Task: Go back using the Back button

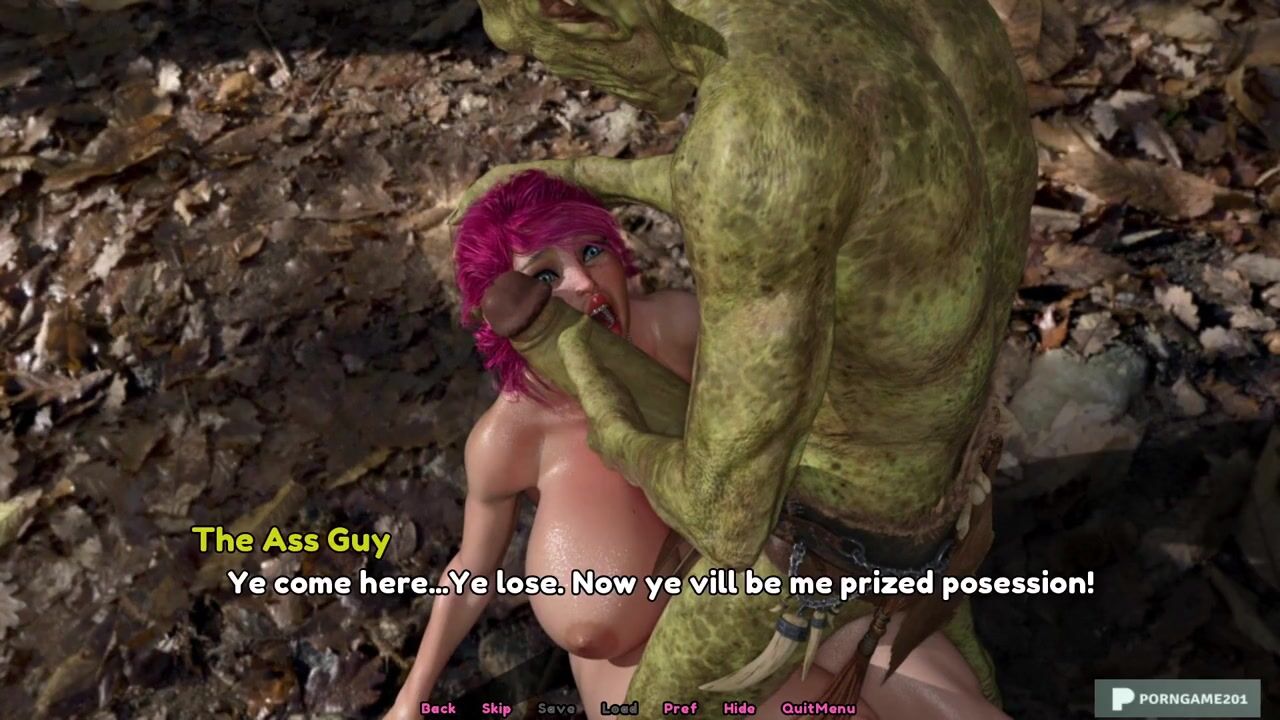Action: (x=438, y=708)
